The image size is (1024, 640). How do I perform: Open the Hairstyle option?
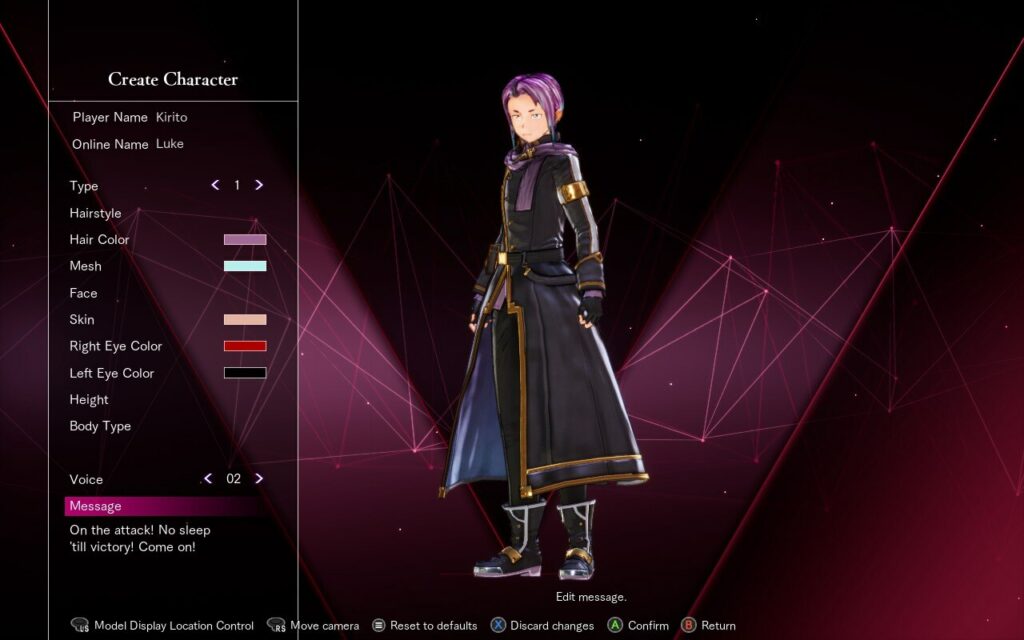click(x=96, y=213)
